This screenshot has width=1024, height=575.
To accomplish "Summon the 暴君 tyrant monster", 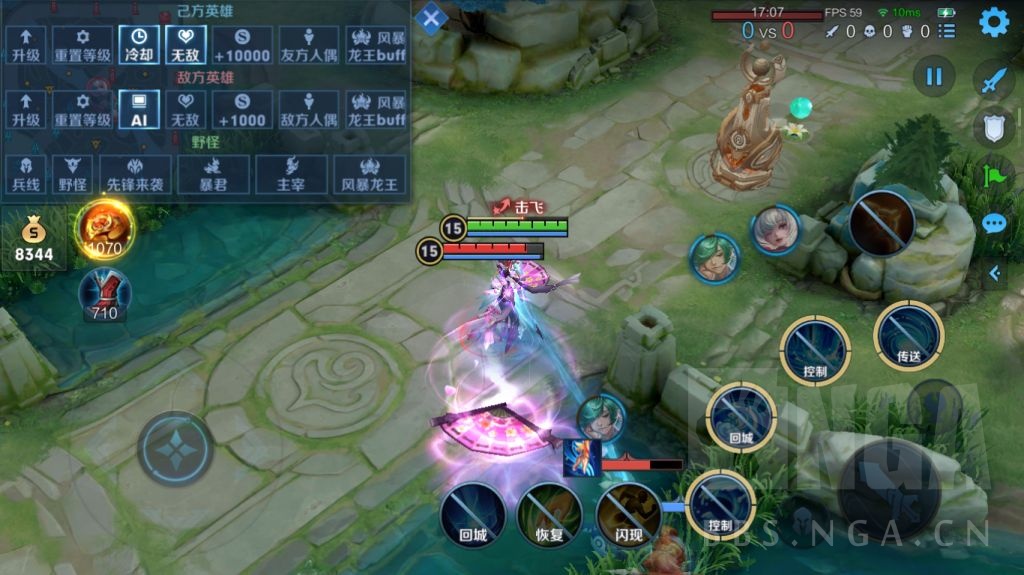I will pyautogui.click(x=211, y=174).
